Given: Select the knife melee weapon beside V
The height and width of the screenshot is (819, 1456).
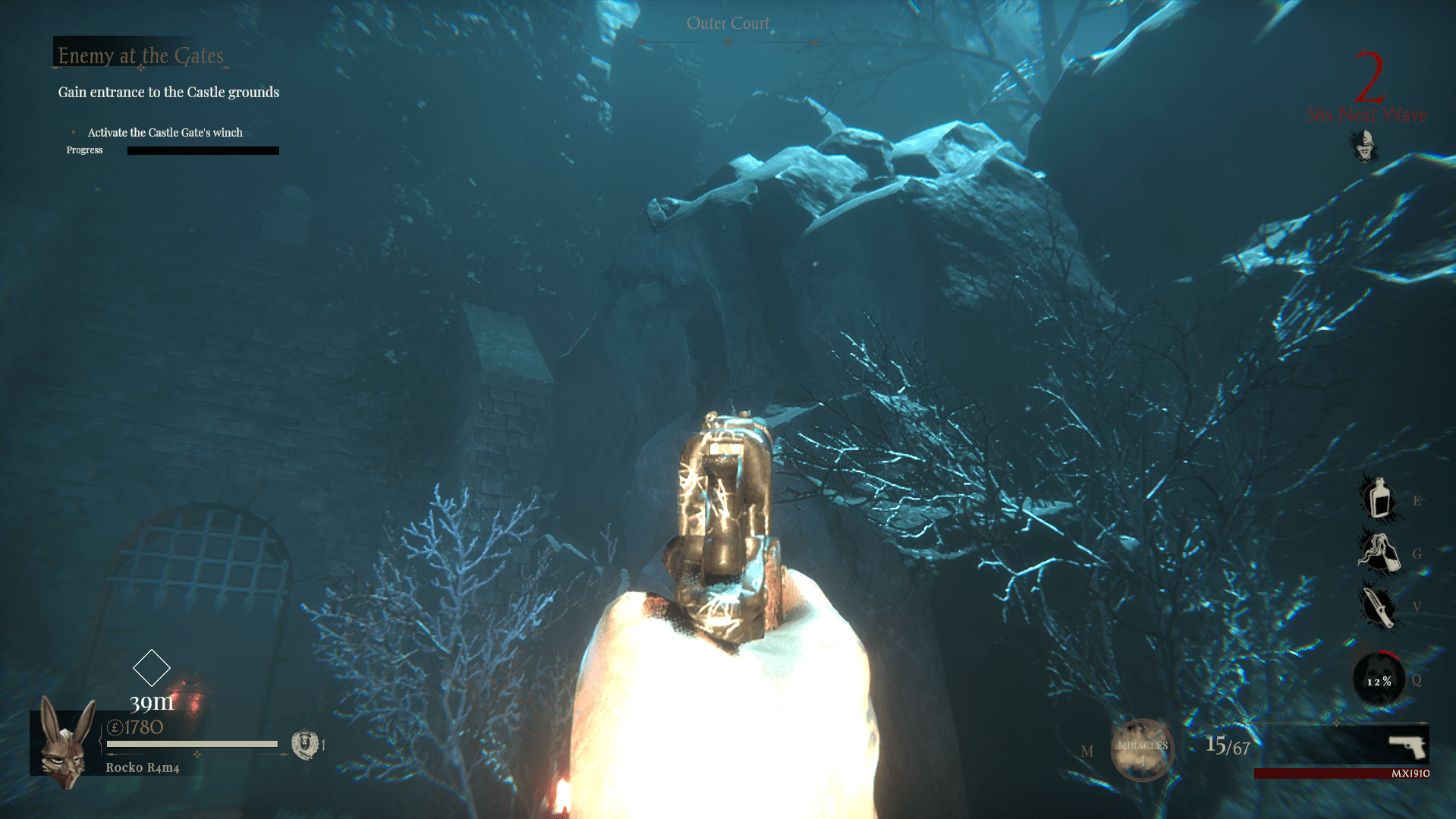Looking at the screenshot, I should (1379, 606).
